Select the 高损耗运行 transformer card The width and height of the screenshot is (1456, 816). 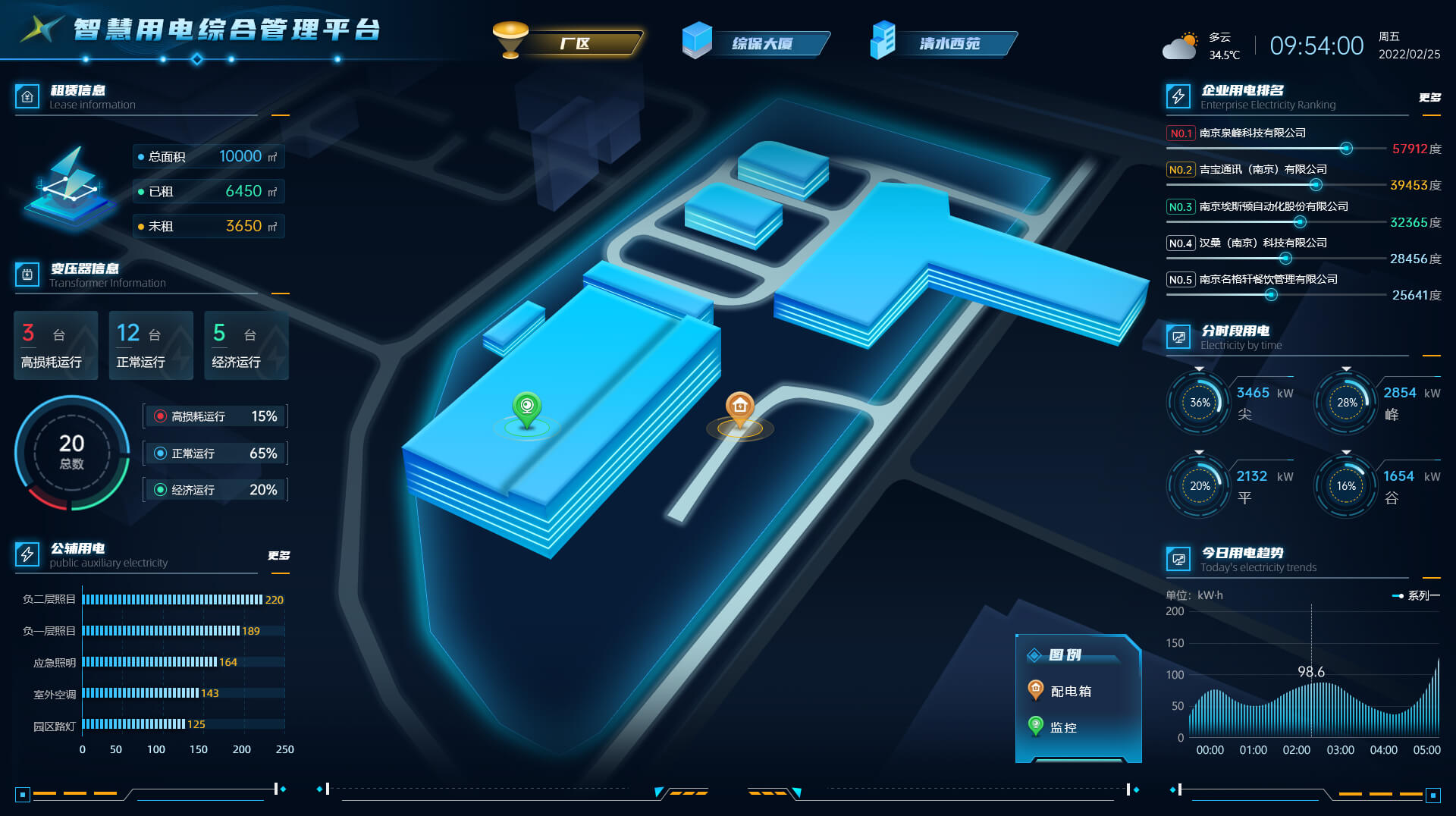(55, 346)
